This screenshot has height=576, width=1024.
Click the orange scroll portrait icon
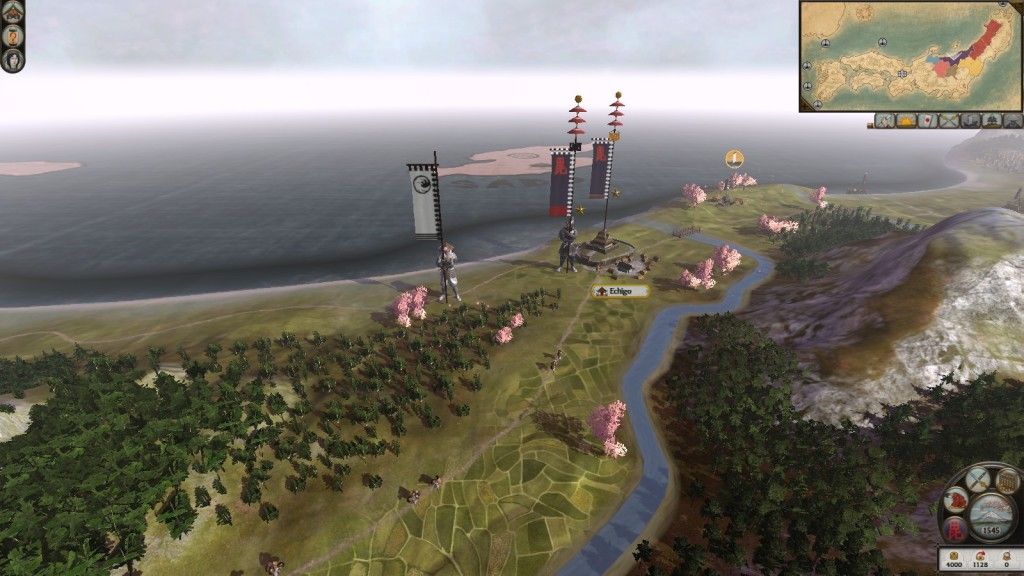point(13,35)
